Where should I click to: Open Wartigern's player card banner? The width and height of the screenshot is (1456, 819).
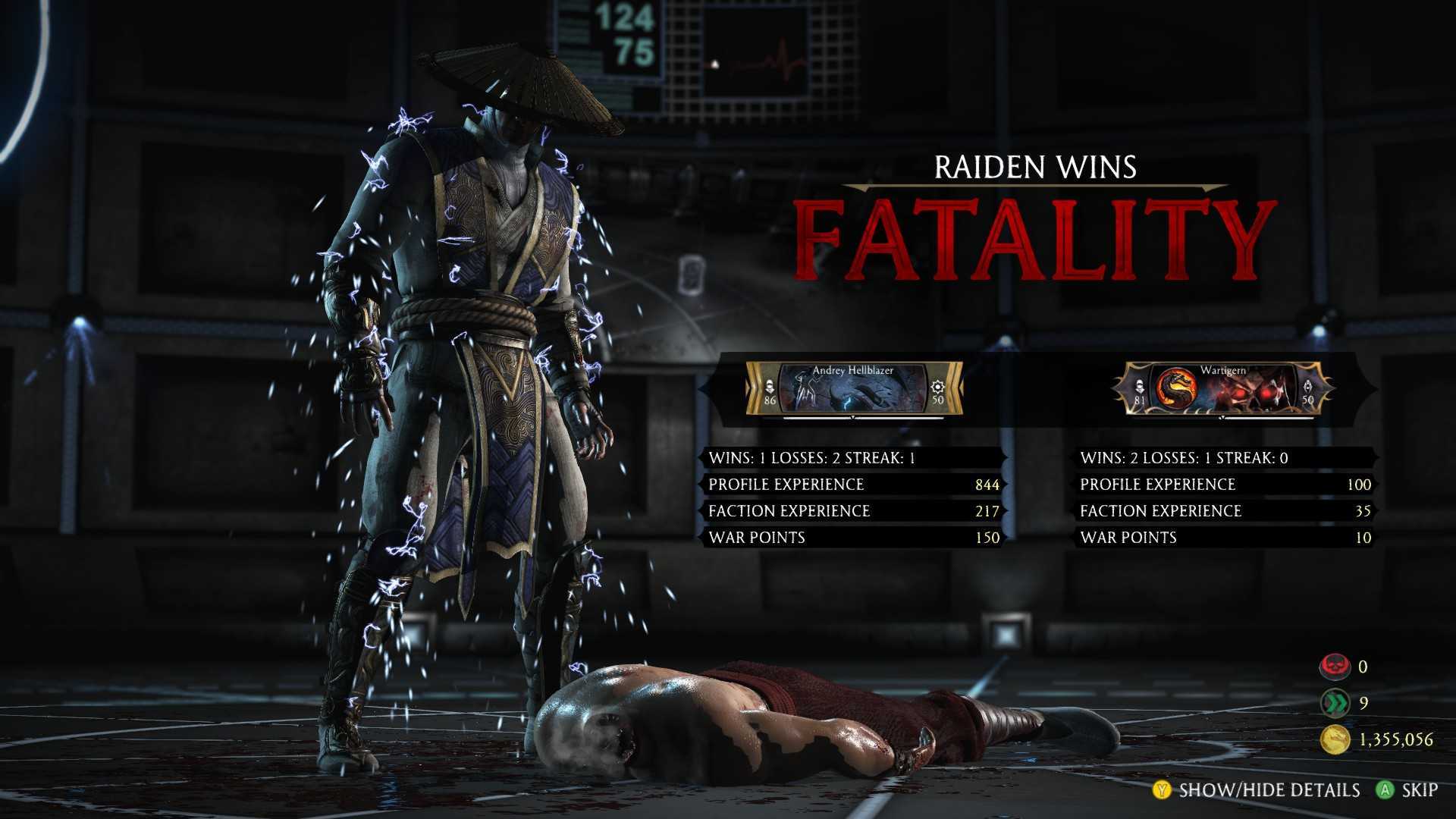tap(1223, 388)
